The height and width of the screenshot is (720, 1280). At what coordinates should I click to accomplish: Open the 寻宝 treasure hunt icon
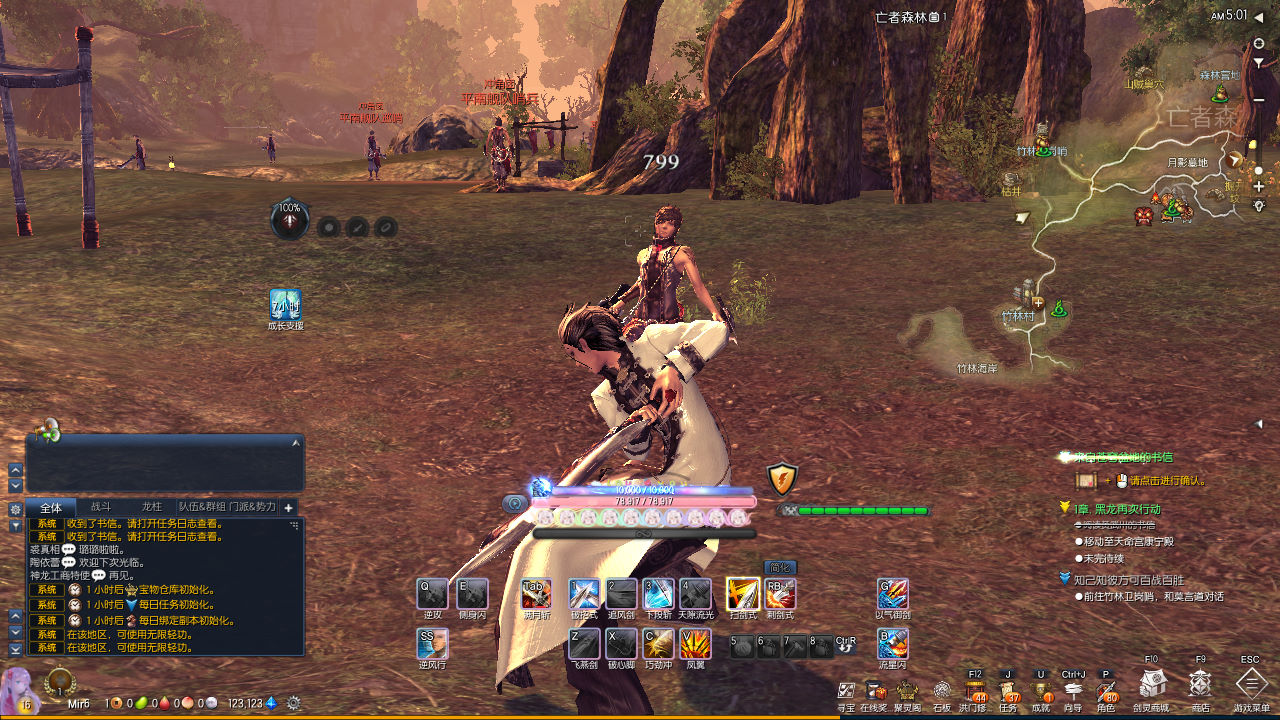pos(846,691)
